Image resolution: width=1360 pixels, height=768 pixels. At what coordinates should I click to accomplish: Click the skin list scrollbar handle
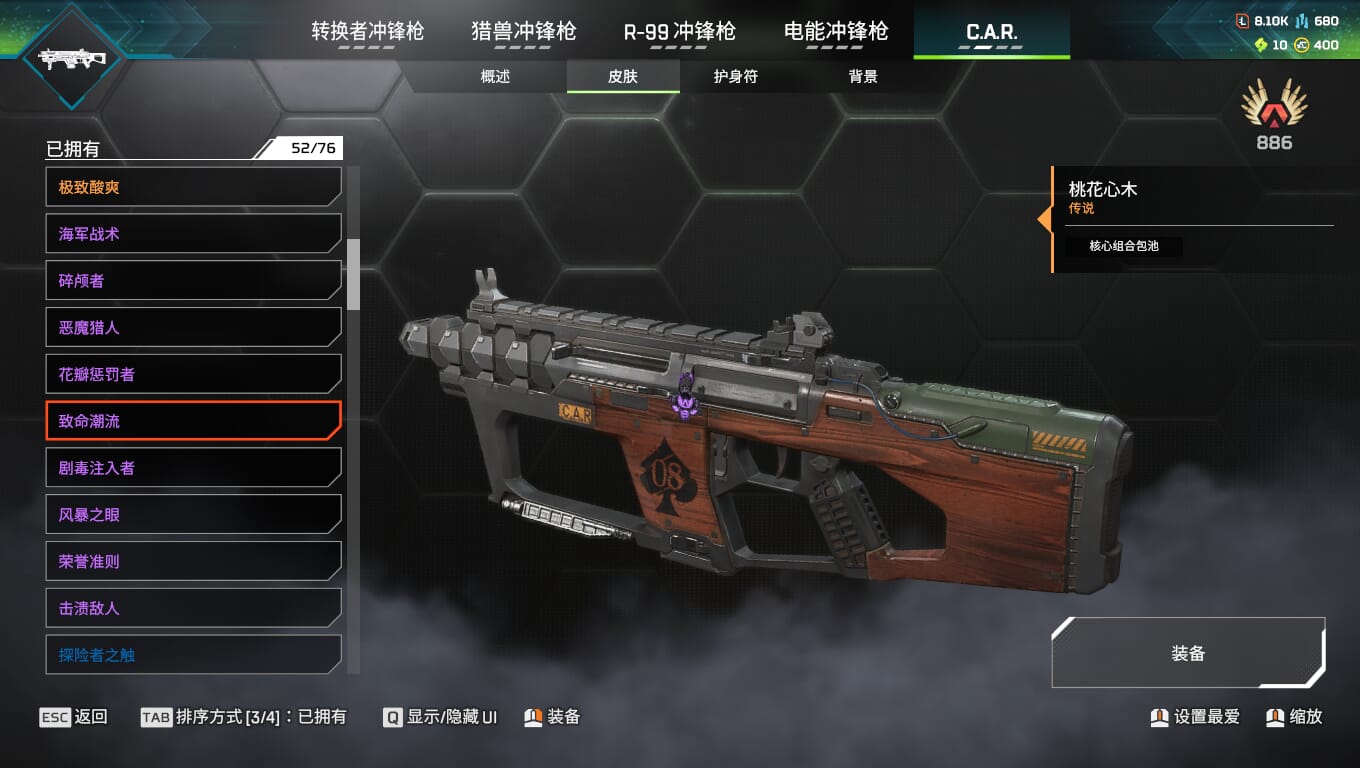[353, 274]
